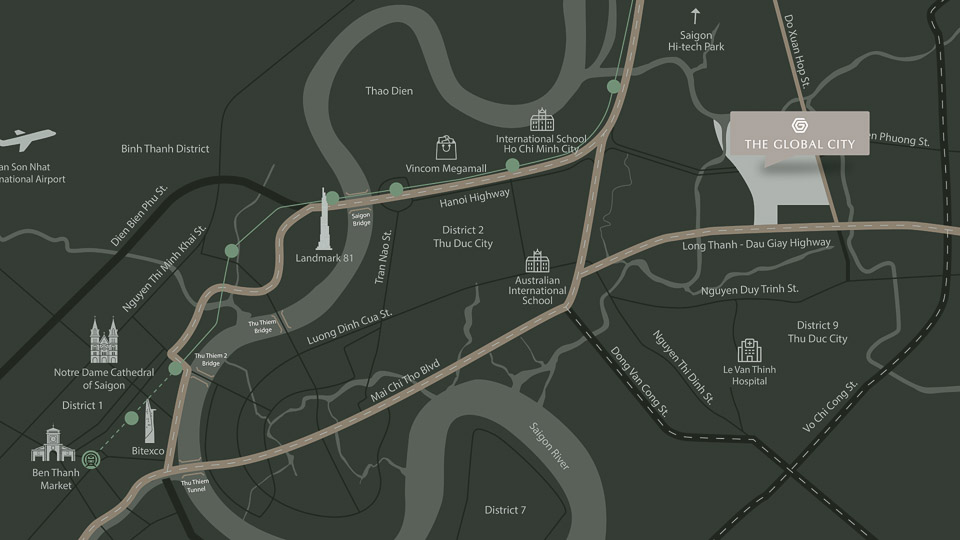Select the airport airplane icon
Viewport: 960px width, 540px height.
[x=28, y=139]
